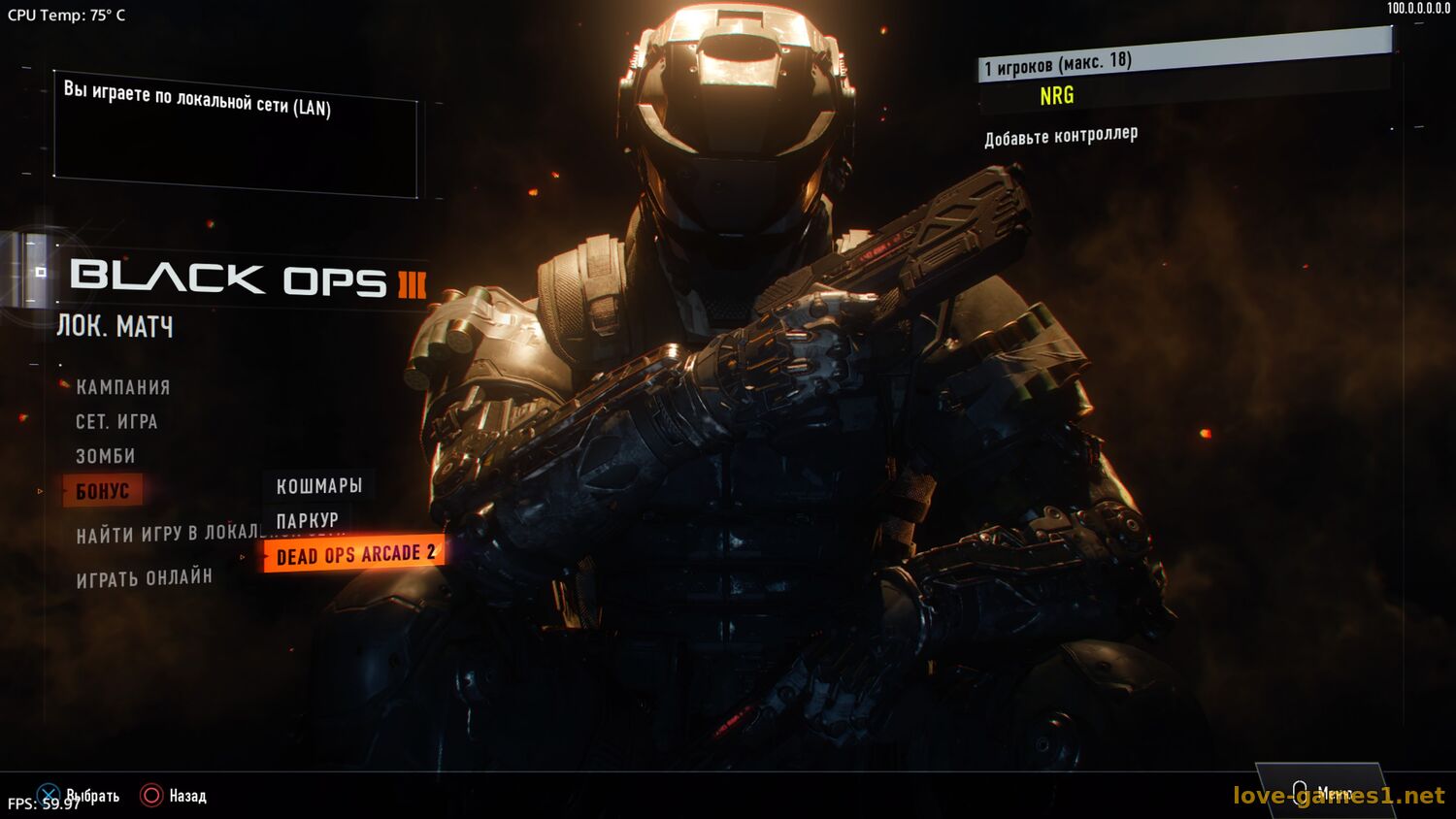Select Сет. игра multiplayer mode
The width and height of the screenshot is (1456, 819).
[x=116, y=422]
